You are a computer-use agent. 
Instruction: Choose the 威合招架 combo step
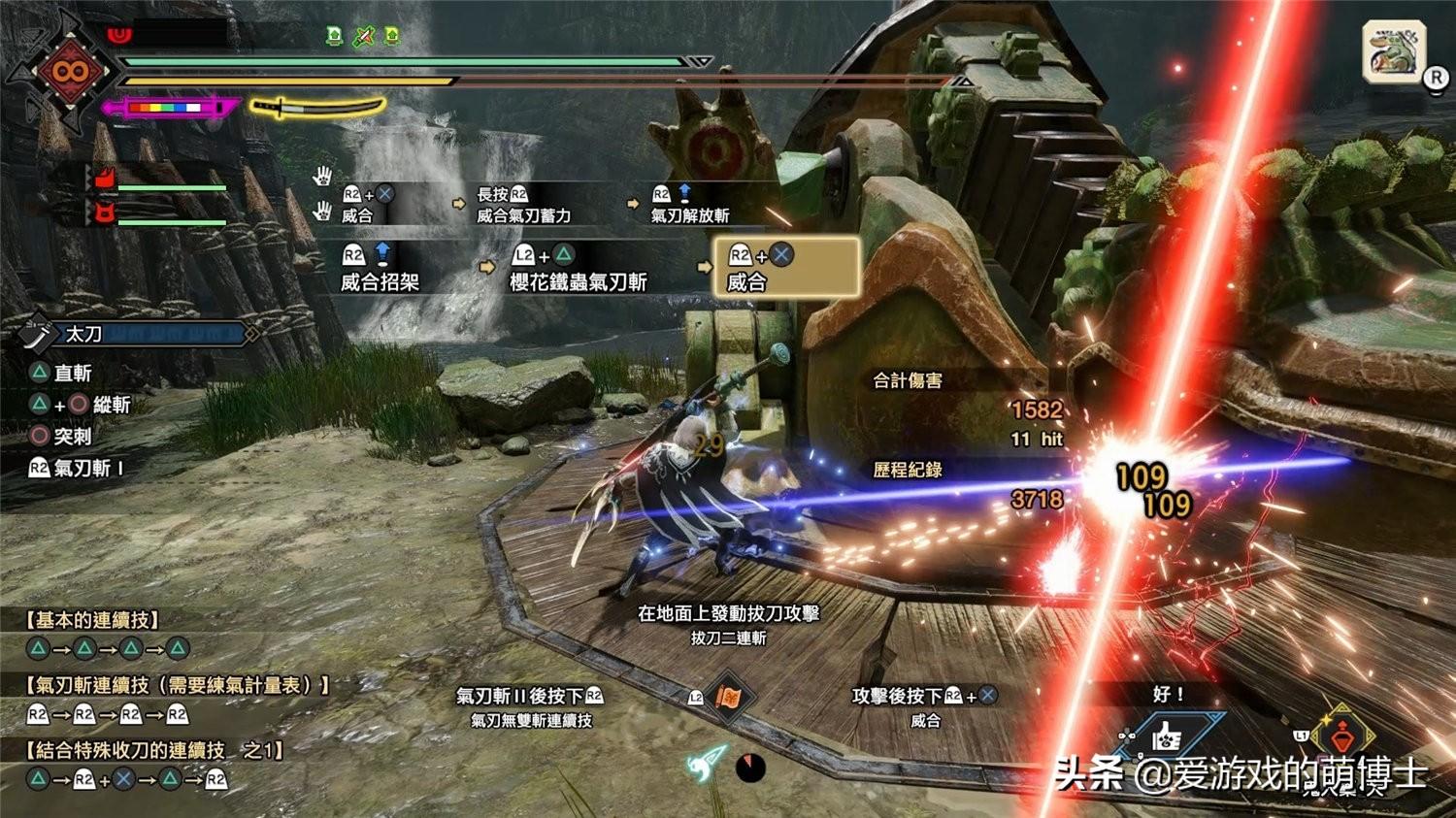point(380,268)
